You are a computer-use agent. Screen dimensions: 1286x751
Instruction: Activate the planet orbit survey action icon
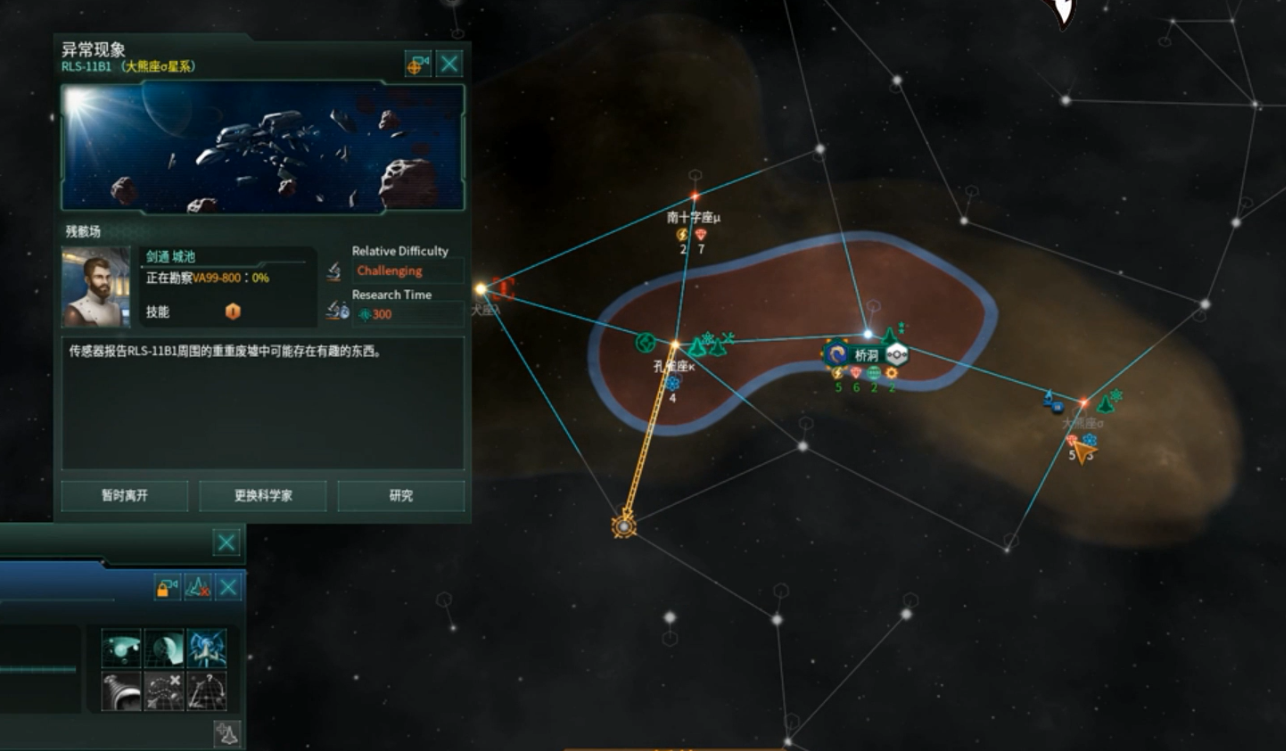122,648
